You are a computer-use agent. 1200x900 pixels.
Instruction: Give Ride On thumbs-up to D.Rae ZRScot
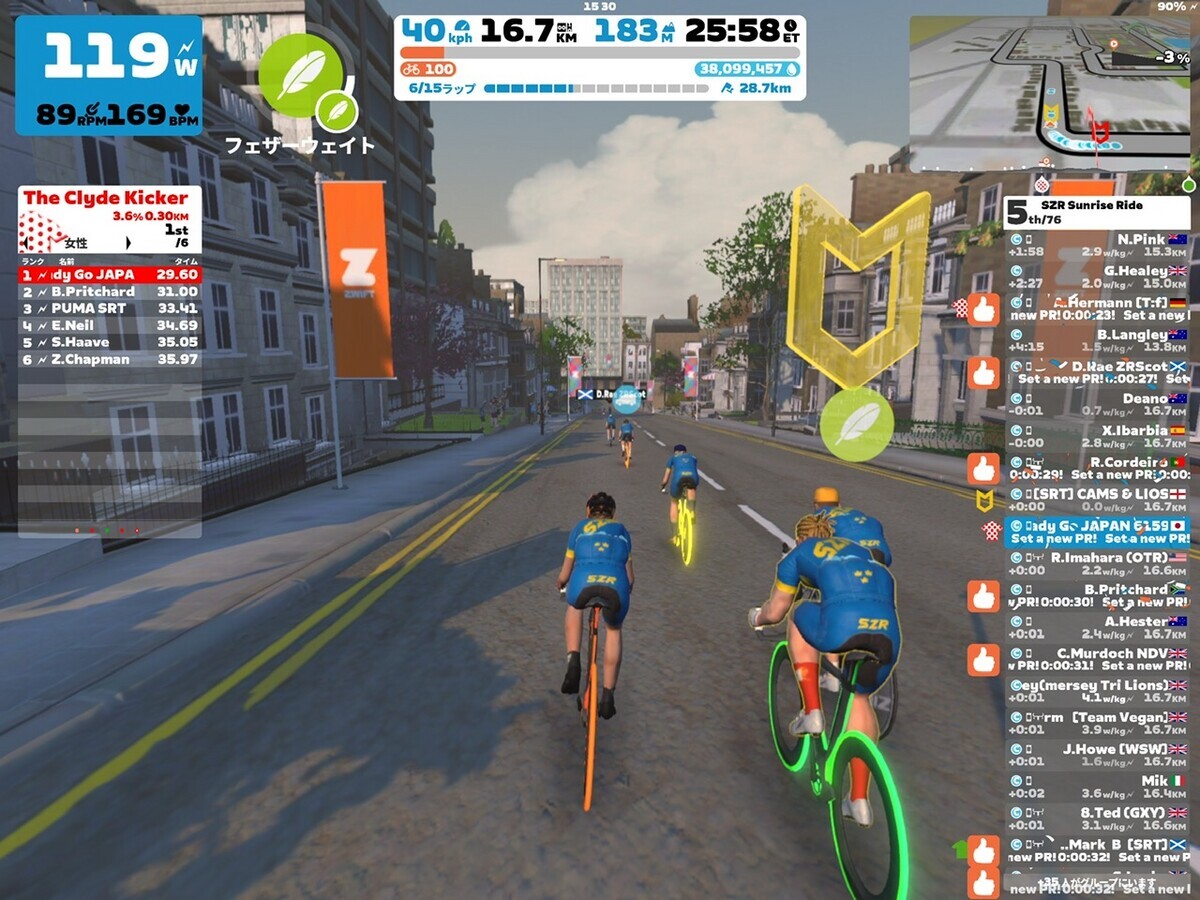[984, 373]
